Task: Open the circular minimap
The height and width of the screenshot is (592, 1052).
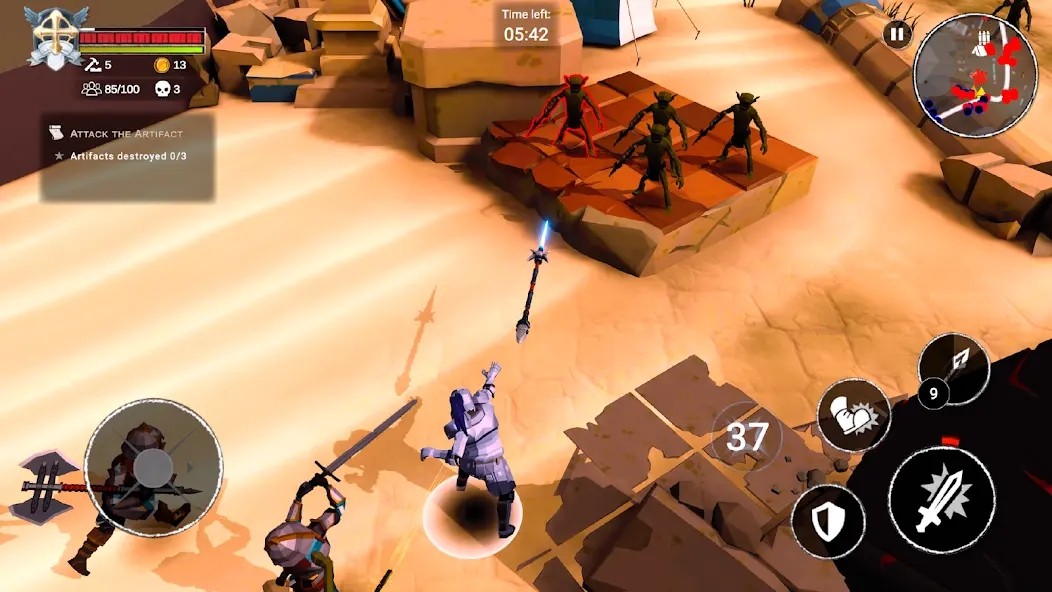Action: [961, 76]
